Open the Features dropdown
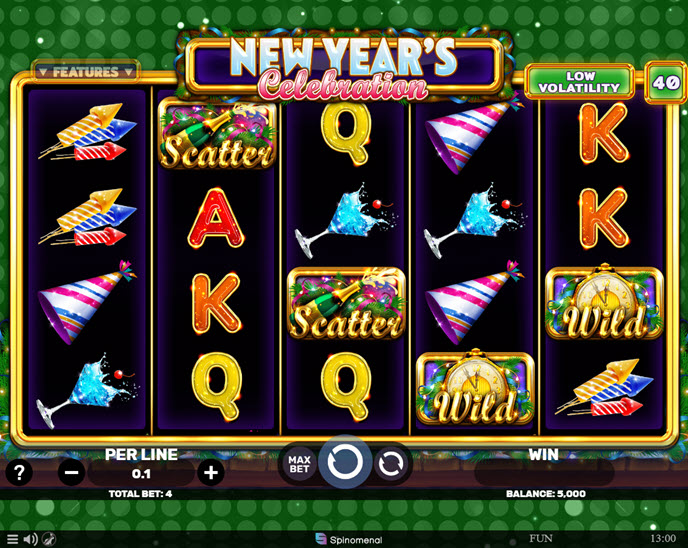688x548 pixels. tap(85, 72)
